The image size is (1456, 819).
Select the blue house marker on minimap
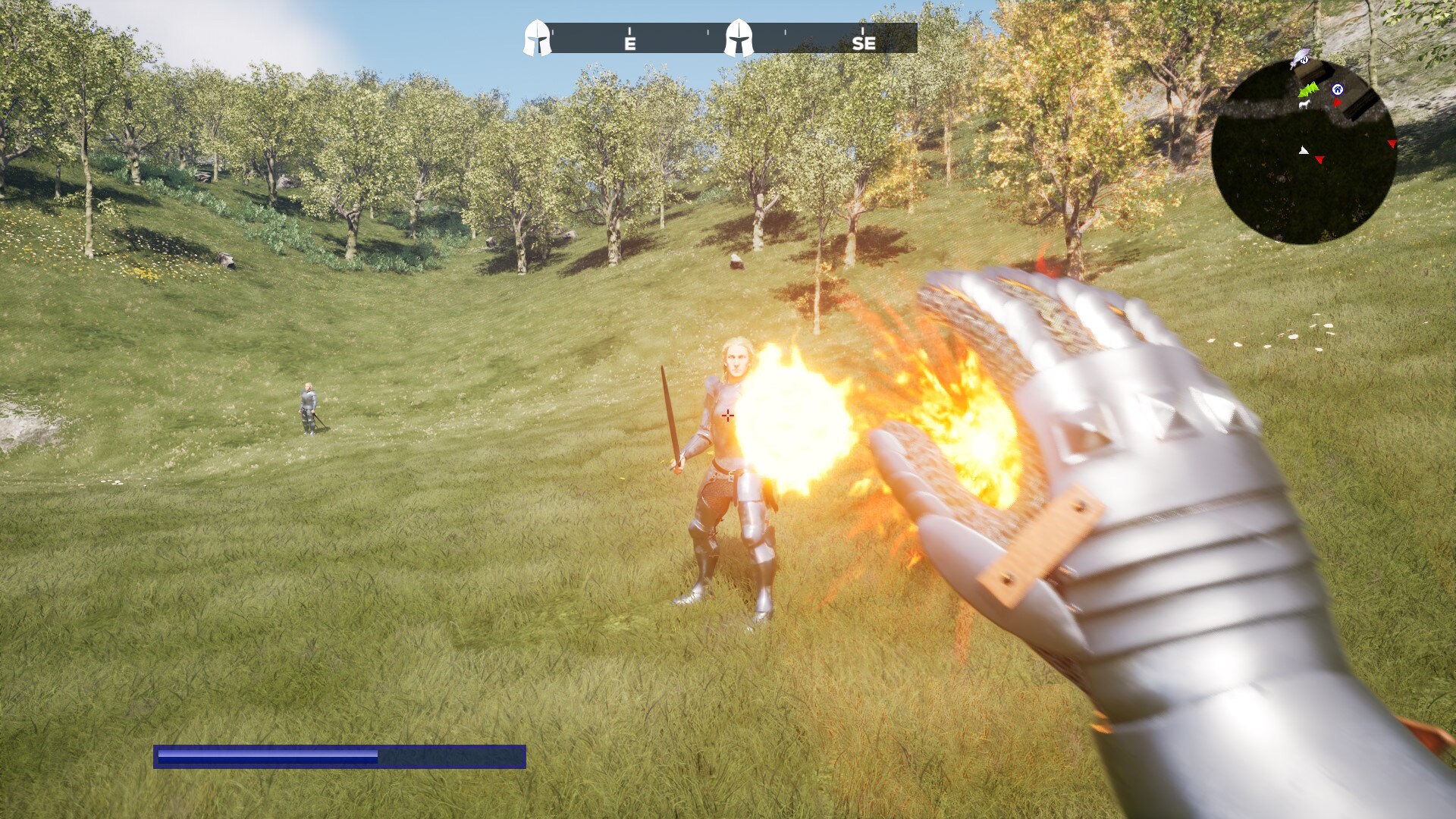click(x=1337, y=89)
